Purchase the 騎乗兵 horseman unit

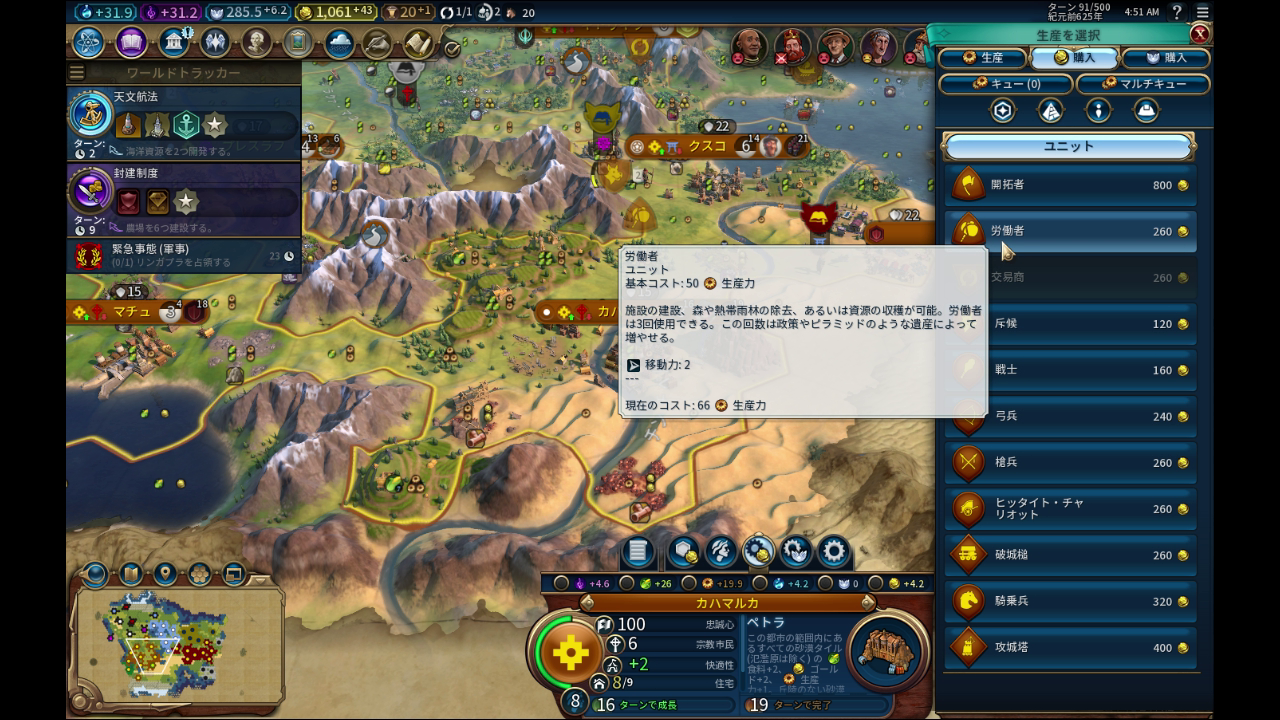pyautogui.click(x=1070, y=601)
